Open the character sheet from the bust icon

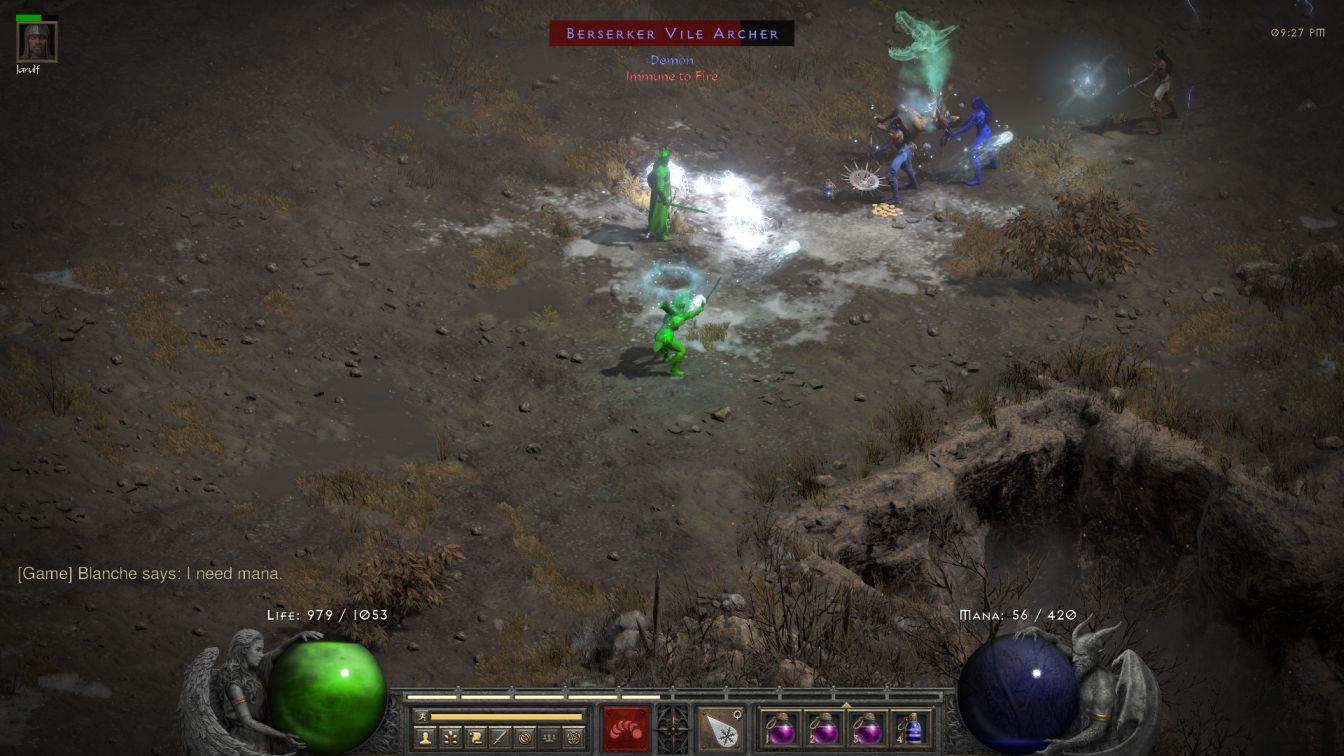coord(423,738)
